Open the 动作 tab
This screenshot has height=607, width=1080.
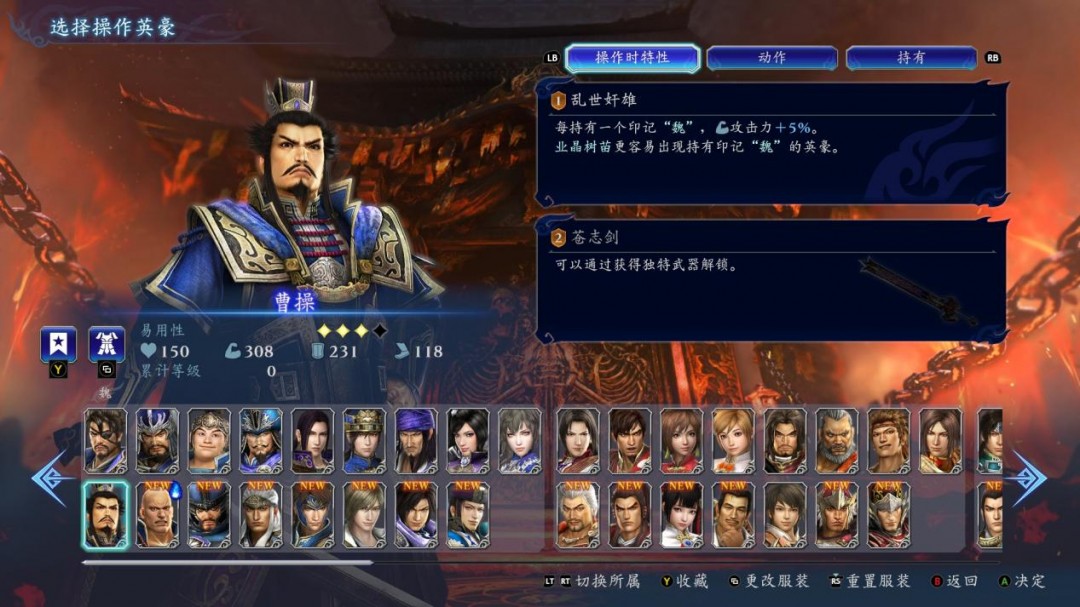[x=771, y=58]
